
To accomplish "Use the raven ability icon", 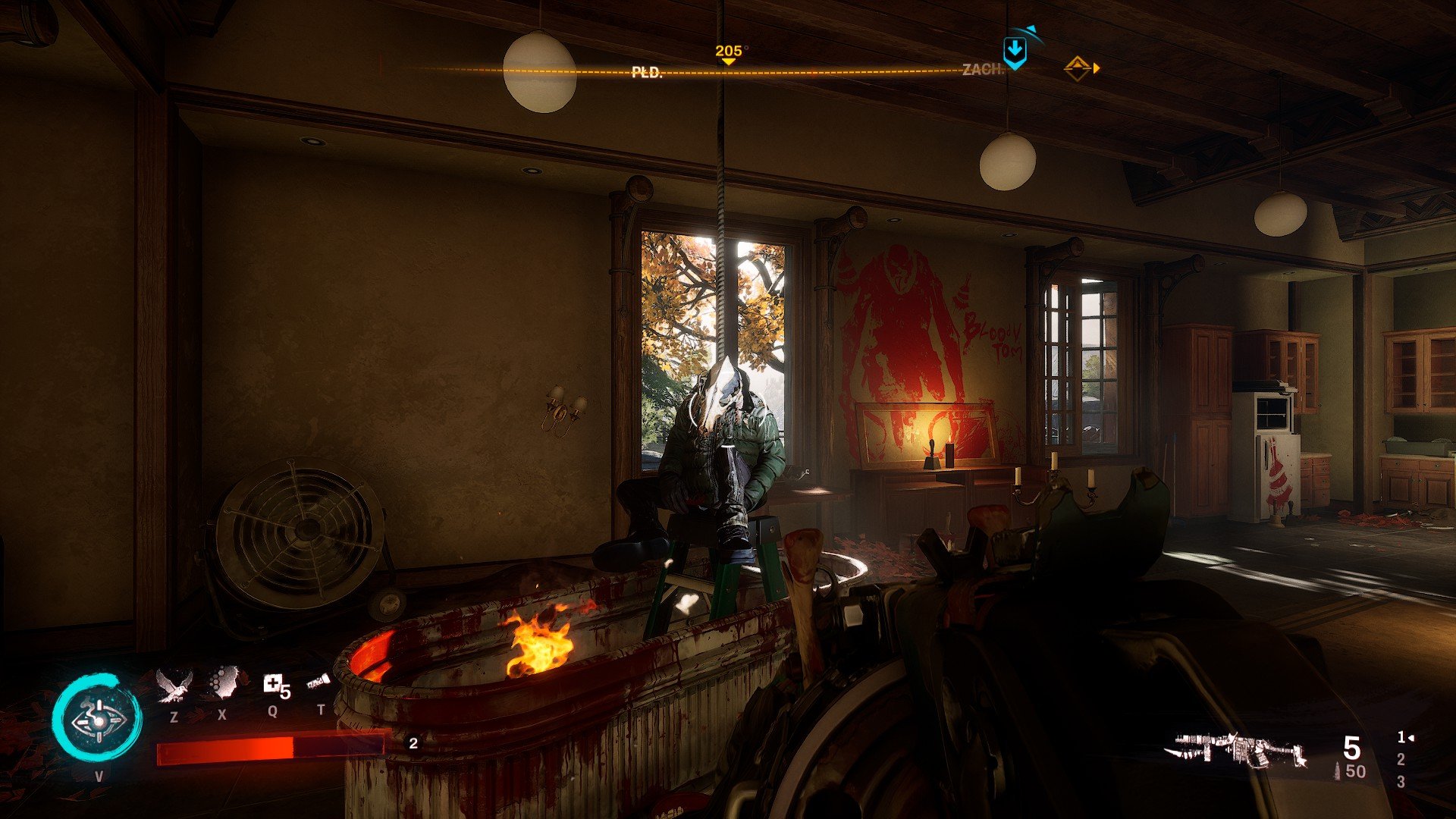I will pyautogui.click(x=174, y=686).
